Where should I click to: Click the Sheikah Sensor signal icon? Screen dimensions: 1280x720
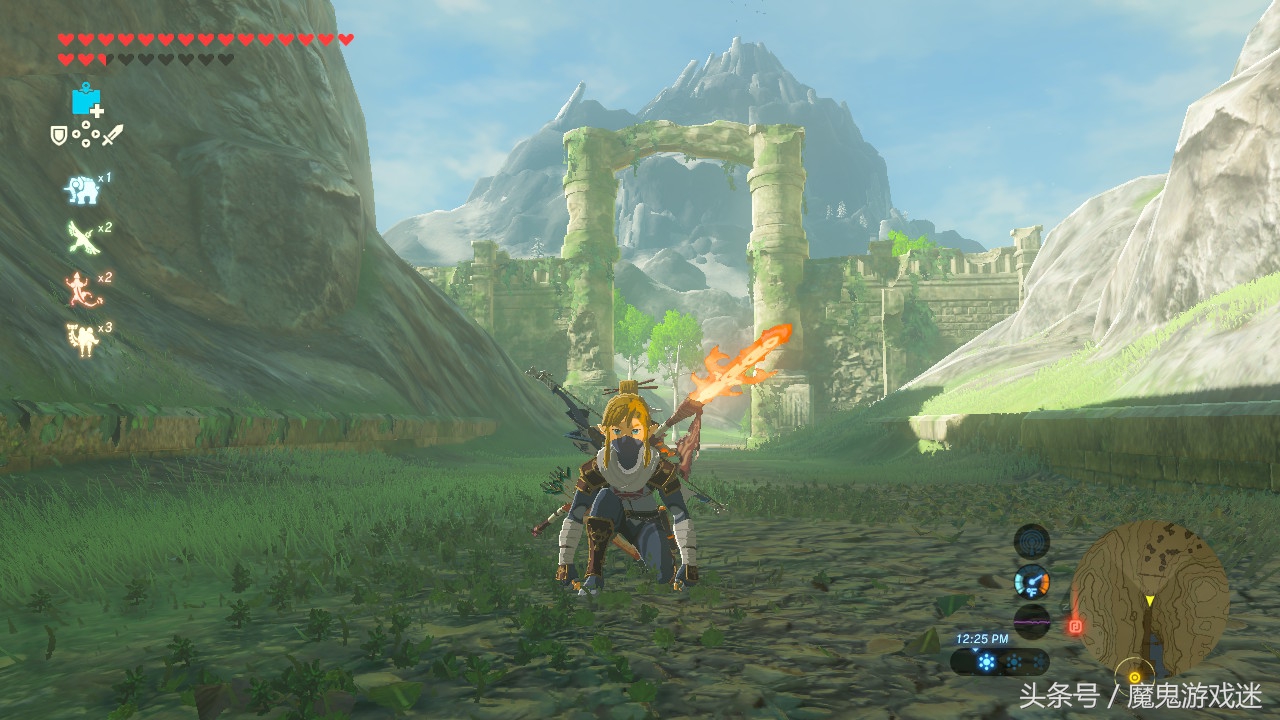(1031, 541)
